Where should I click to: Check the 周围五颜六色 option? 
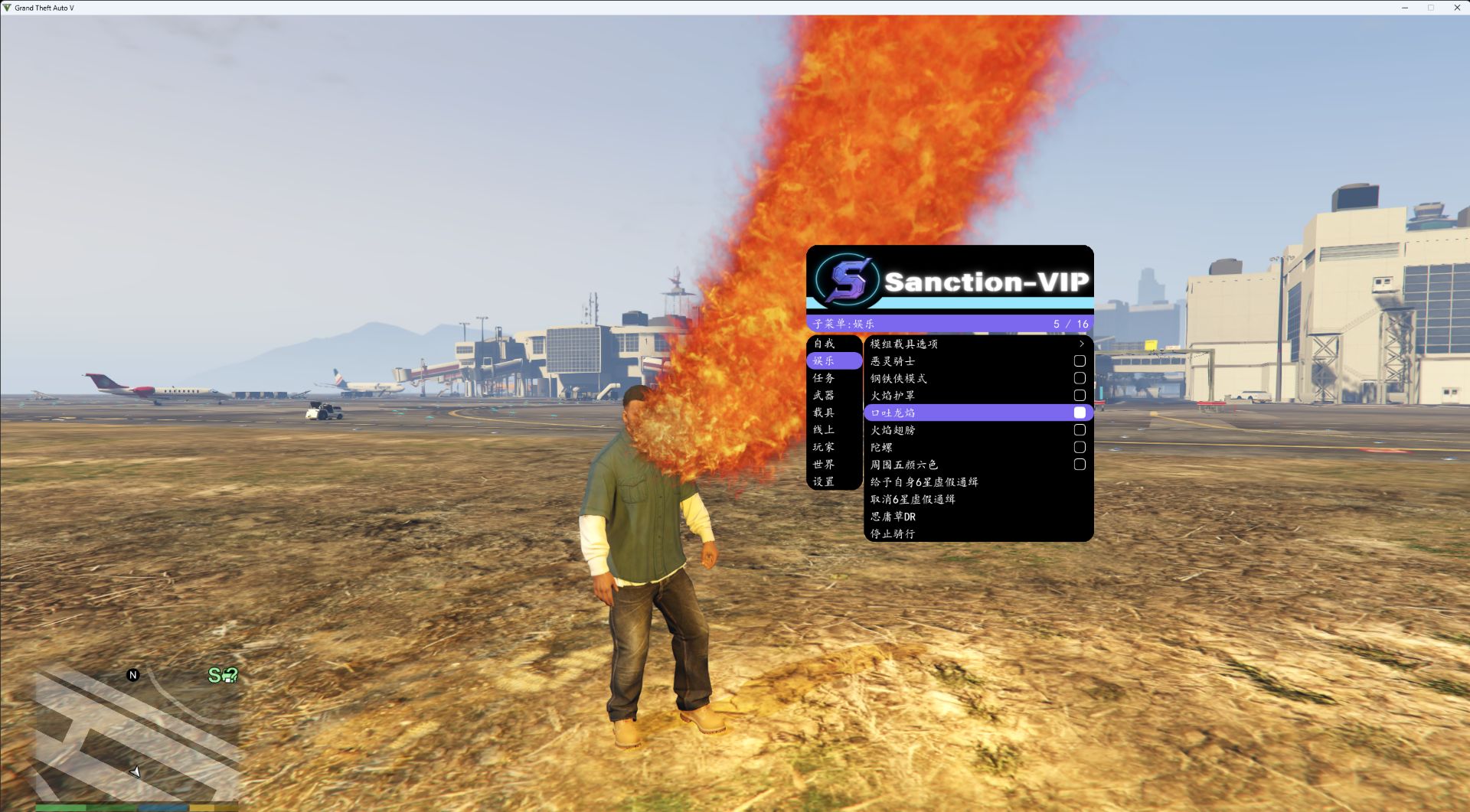pyautogui.click(x=1080, y=465)
